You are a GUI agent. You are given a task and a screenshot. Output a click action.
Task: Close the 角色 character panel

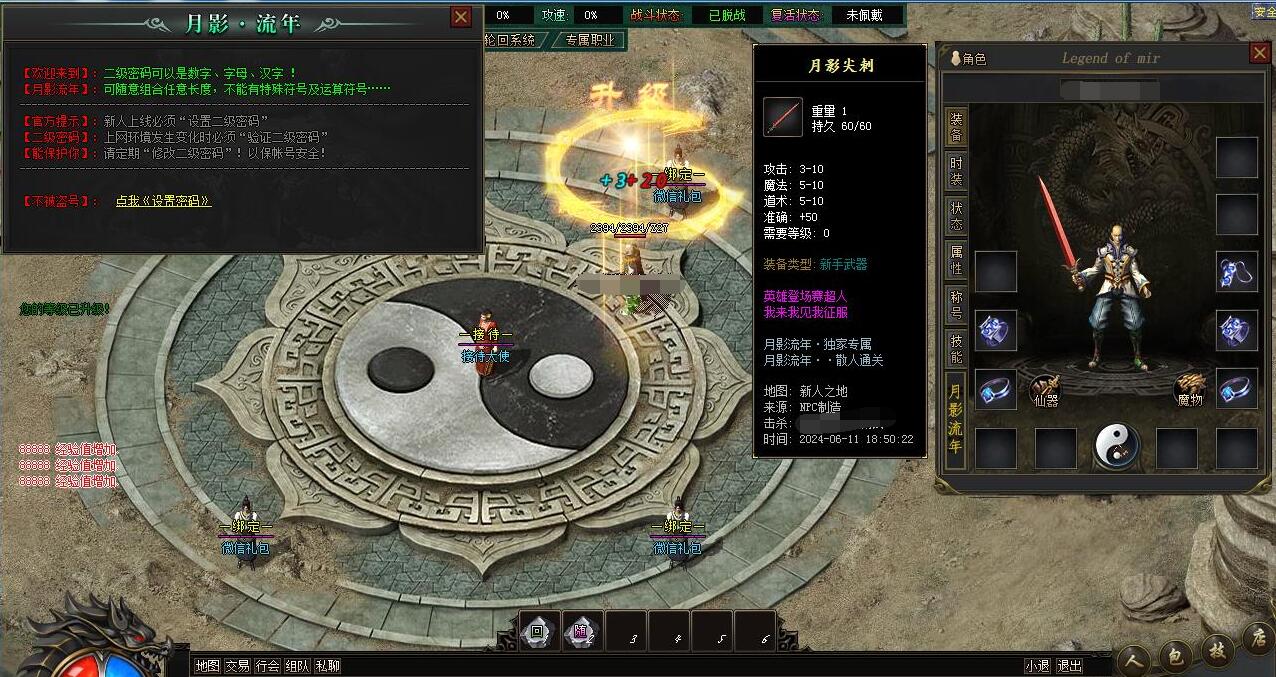point(1260,54)
